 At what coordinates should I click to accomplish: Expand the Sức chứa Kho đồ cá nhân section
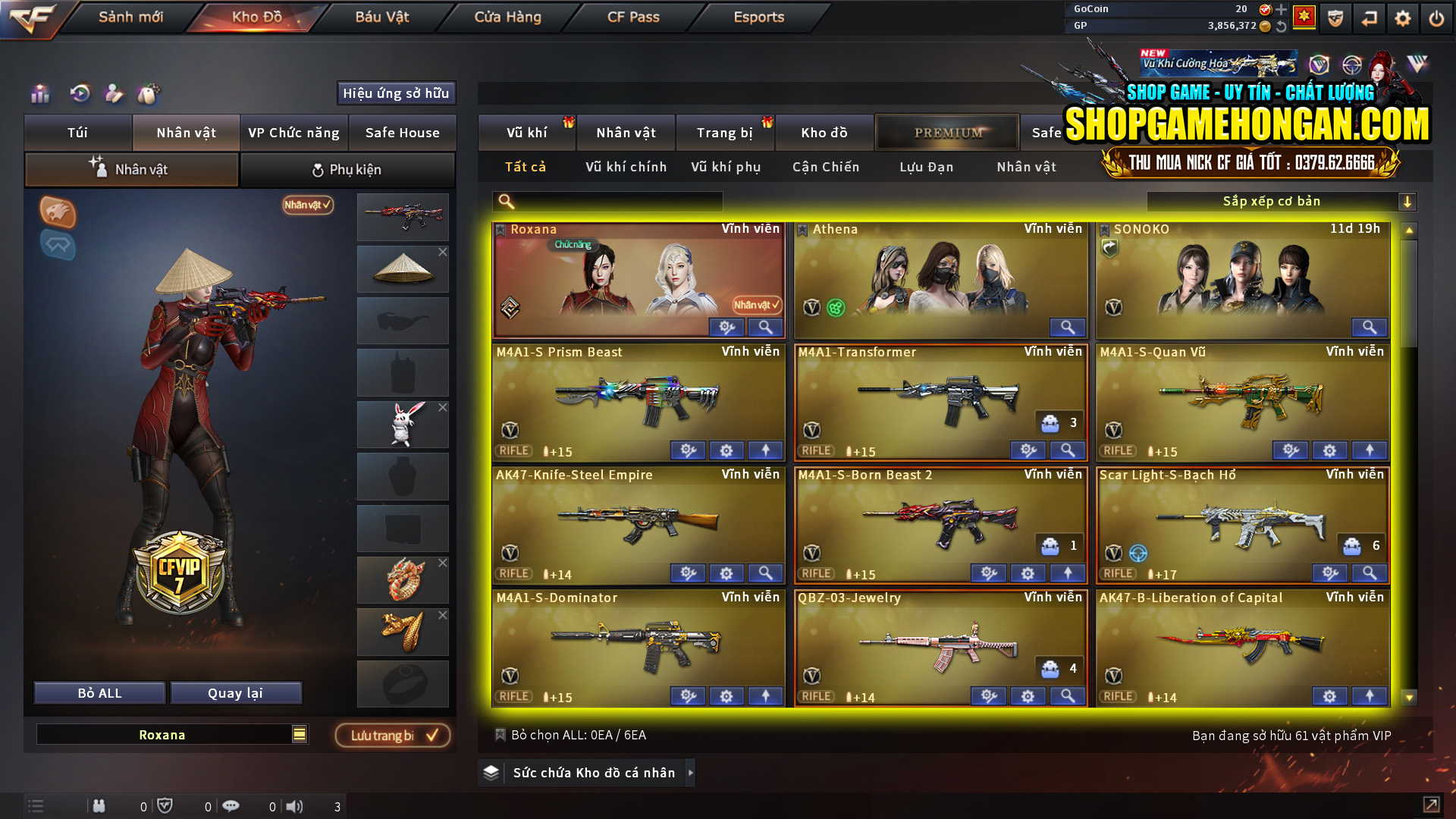[x=691, y=773]
